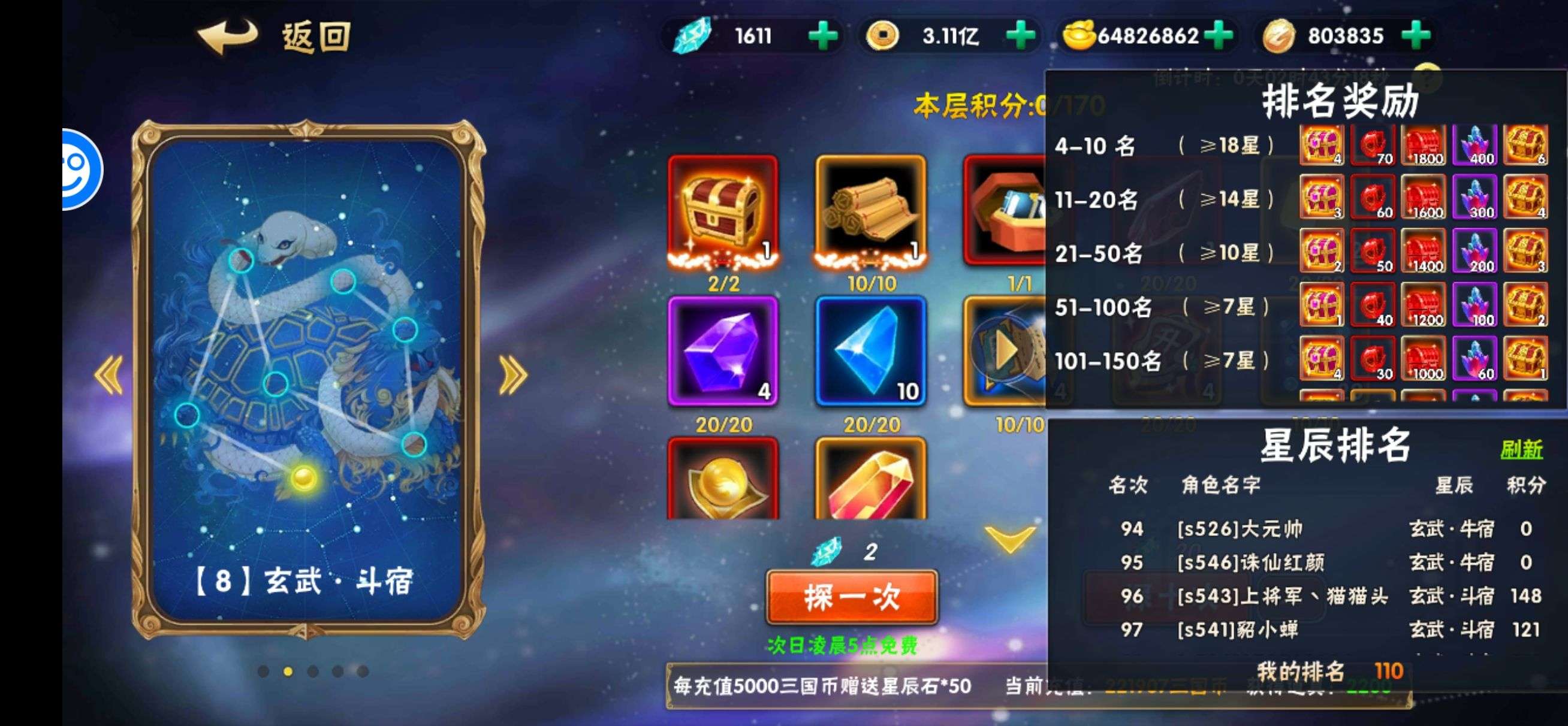
Task: Top up the 803835 currency with plus
Action: pyautogui.click(x=1416, y=36)
